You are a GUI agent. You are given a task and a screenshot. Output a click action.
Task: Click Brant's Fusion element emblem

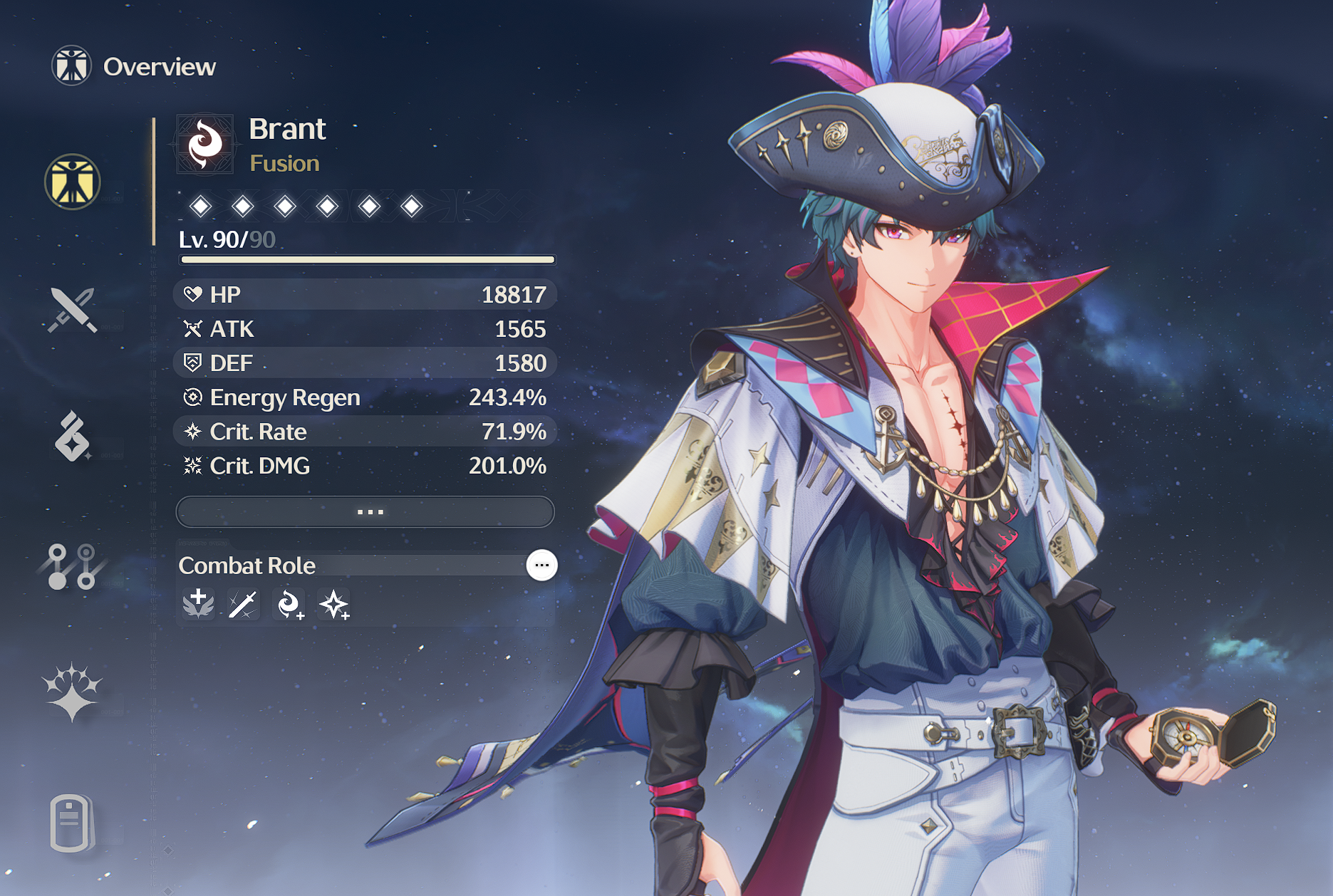coord(205,145)
